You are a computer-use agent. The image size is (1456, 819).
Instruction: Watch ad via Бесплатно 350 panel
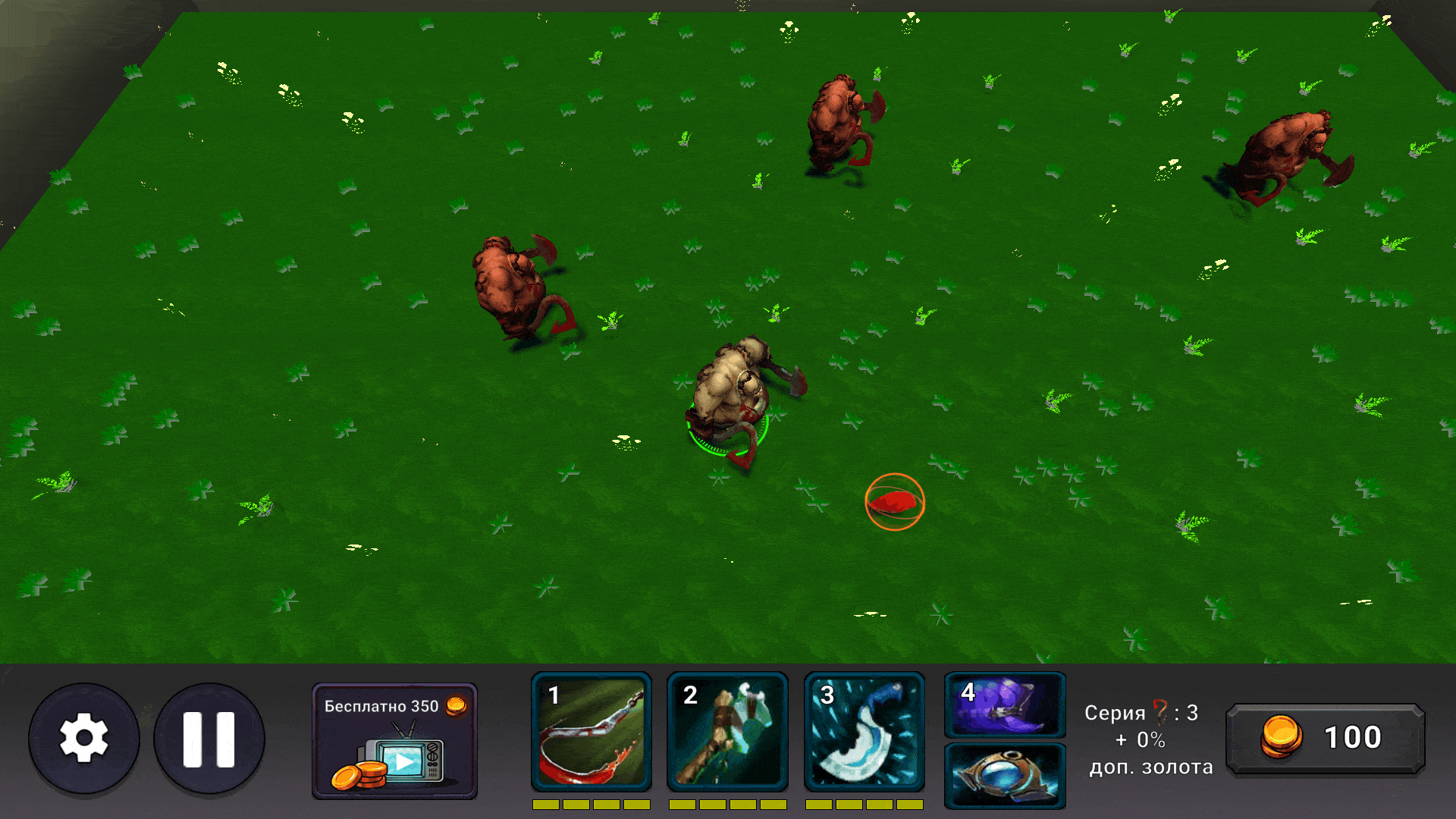click(394, 739)
